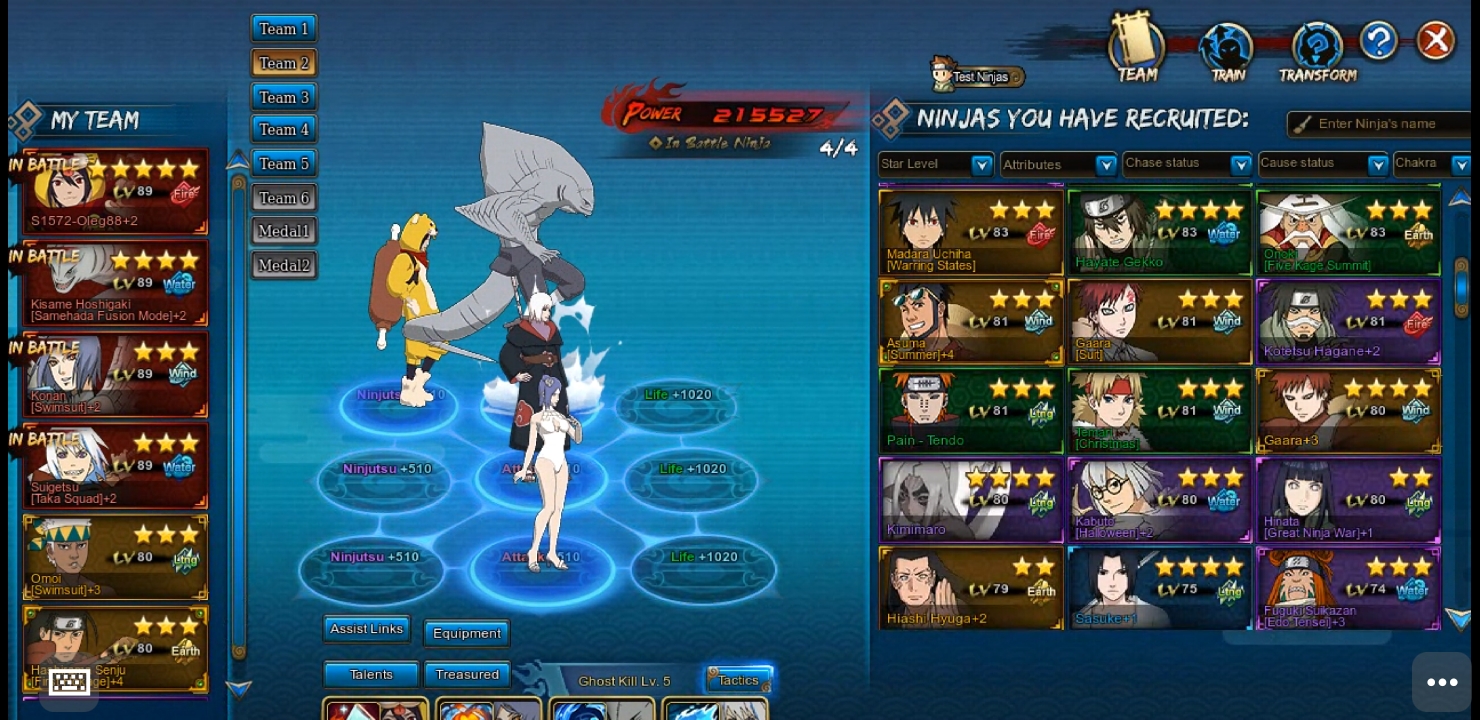Image resolution: width=1480 pixels, height=720 pixels.
Task: Open the help question mark
Action: click(x=1378, y=41)
